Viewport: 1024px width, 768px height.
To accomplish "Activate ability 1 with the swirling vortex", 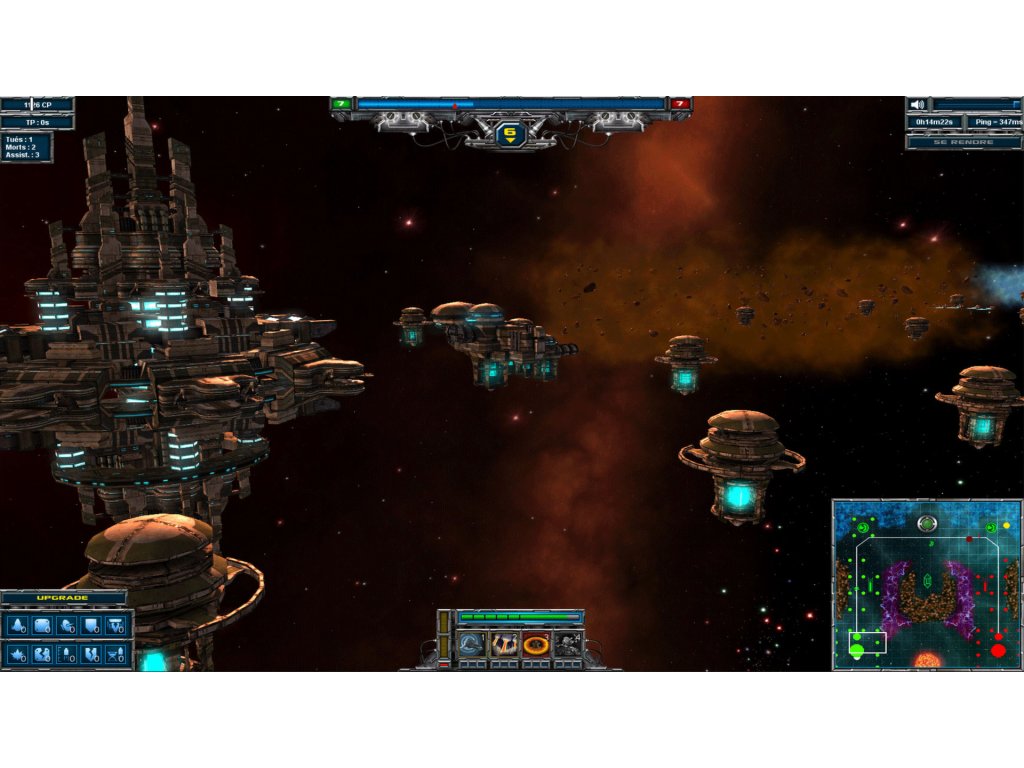I will (x=471, y=645).
